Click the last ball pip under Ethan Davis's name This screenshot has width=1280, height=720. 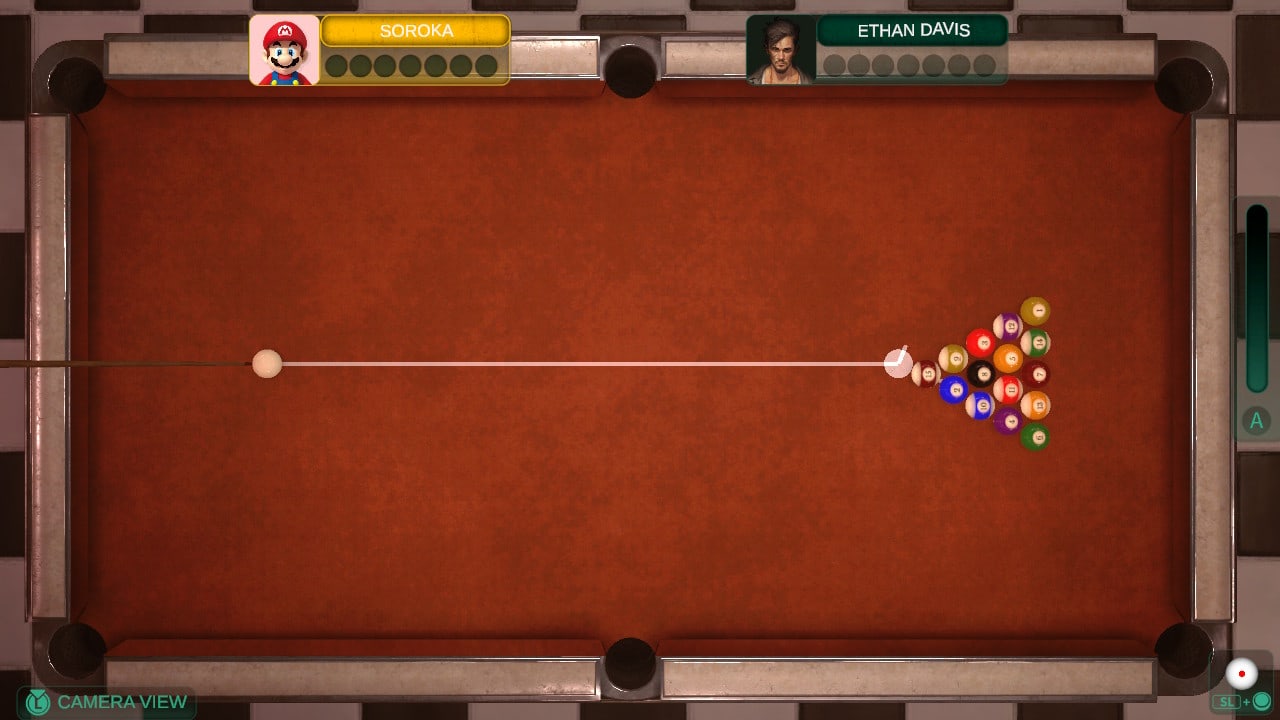click(985, 62)
